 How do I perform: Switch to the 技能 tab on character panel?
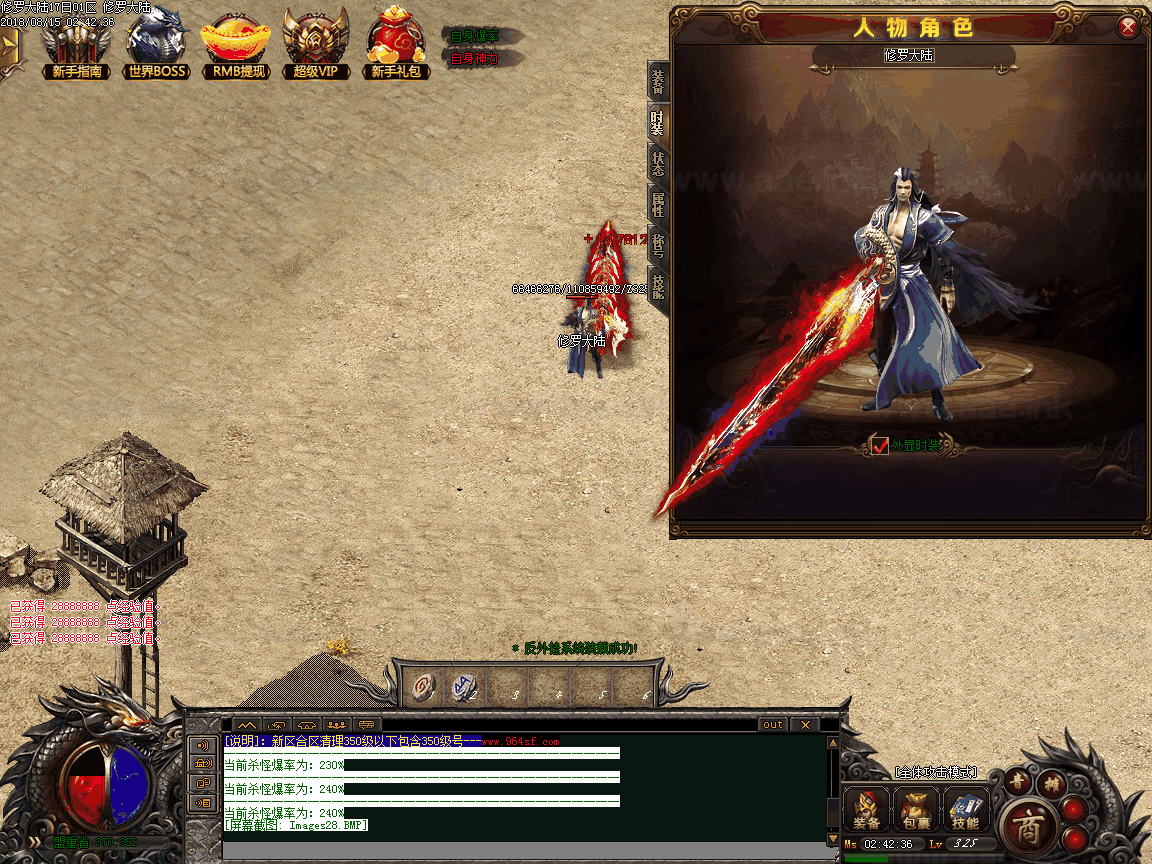tap(658, 288)
